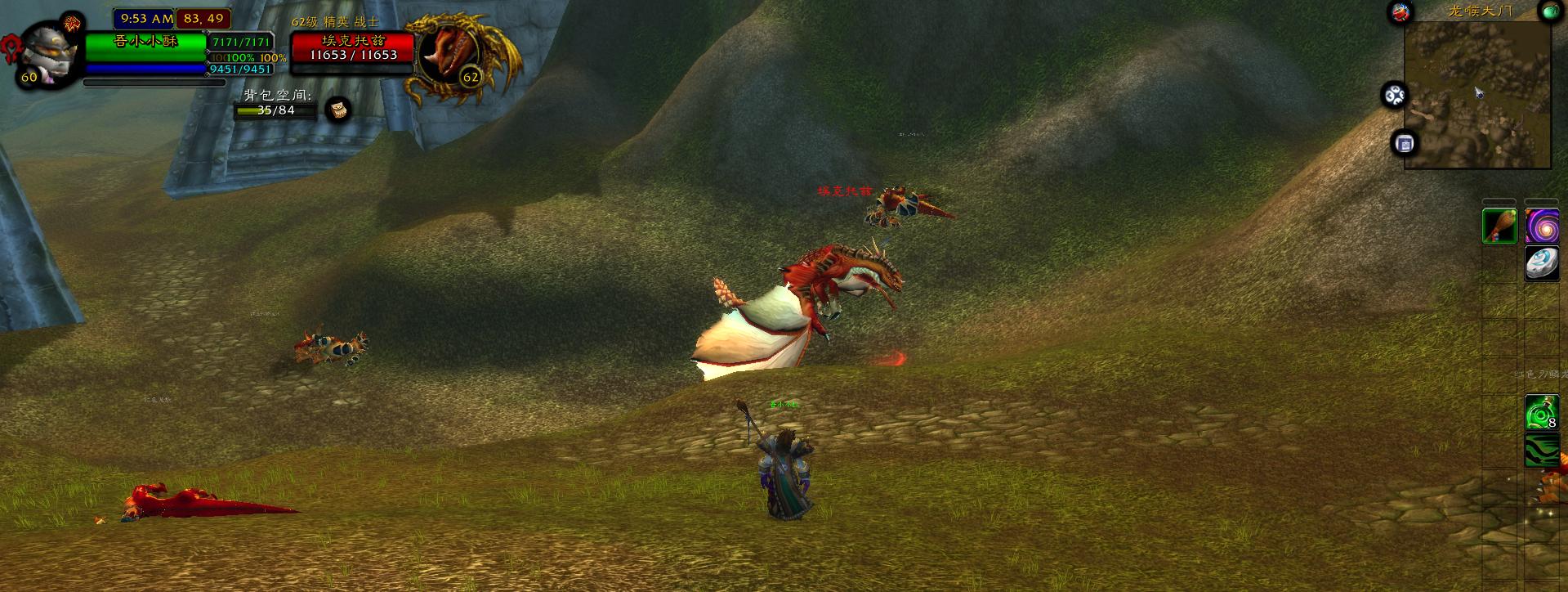
Task: Click the minimap terrain view
Action: tap(1476, 92)
